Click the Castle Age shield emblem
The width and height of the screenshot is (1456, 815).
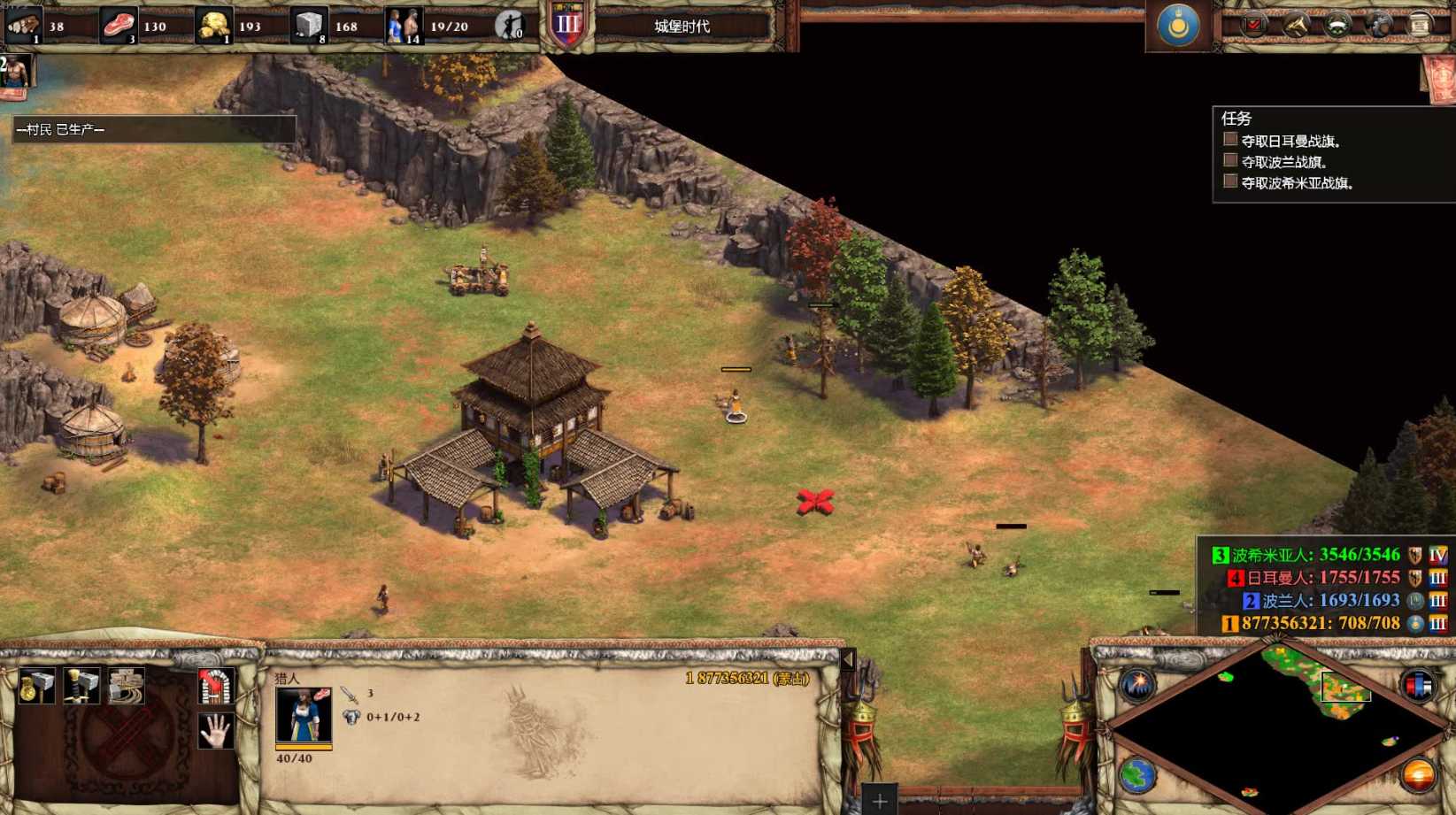coord(567,25)
